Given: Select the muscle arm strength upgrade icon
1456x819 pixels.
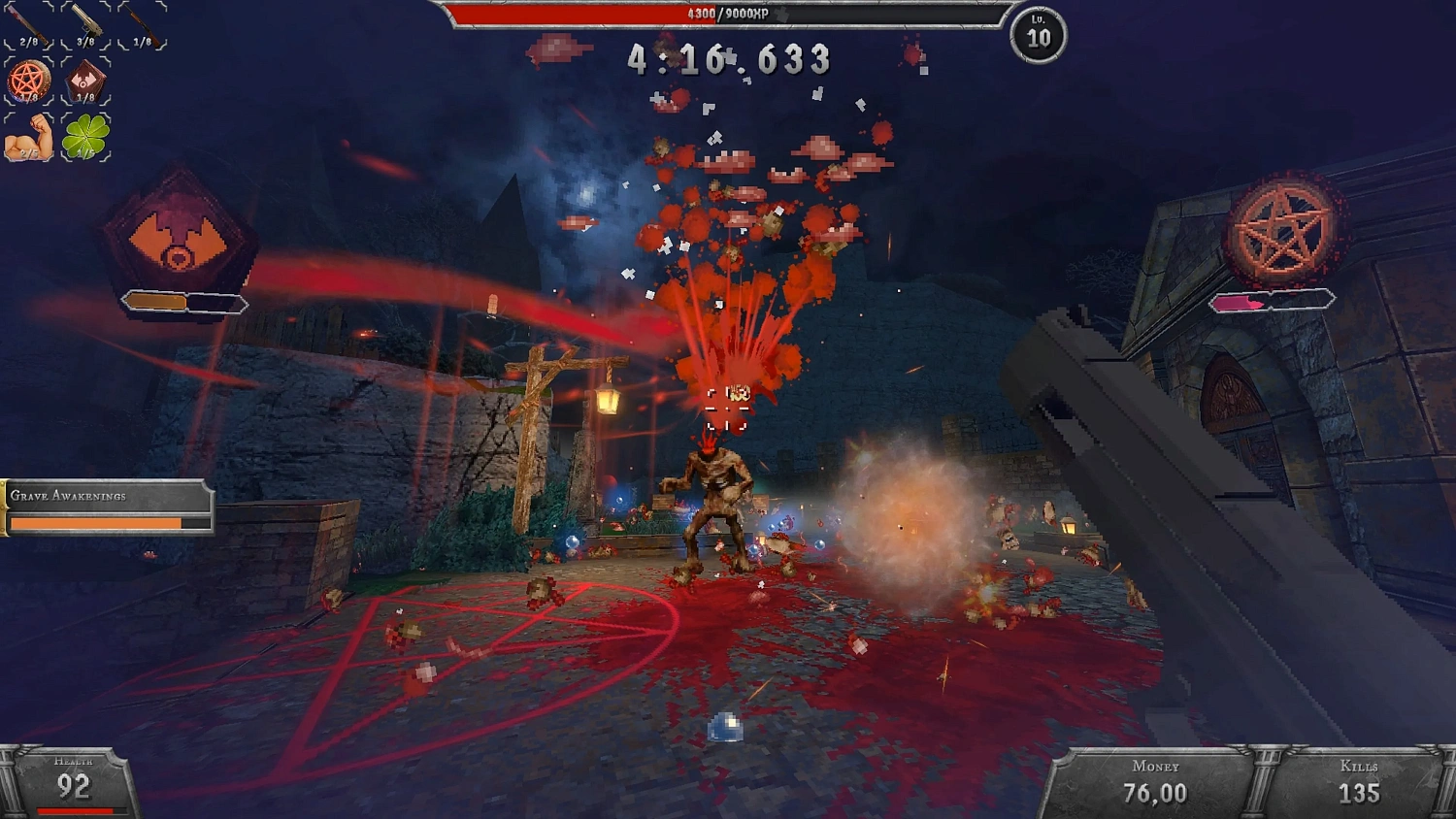Looking at the screenshot, I should tap(27, 138).
